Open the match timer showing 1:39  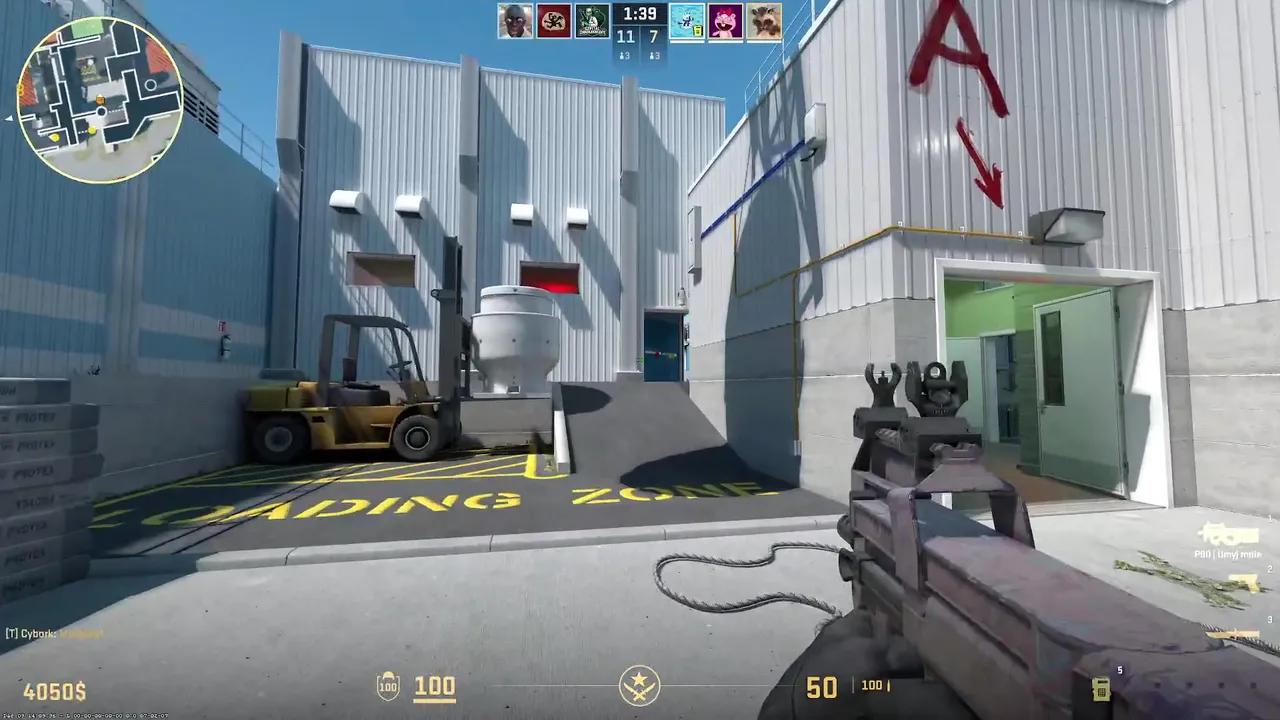tap(639, 14)
